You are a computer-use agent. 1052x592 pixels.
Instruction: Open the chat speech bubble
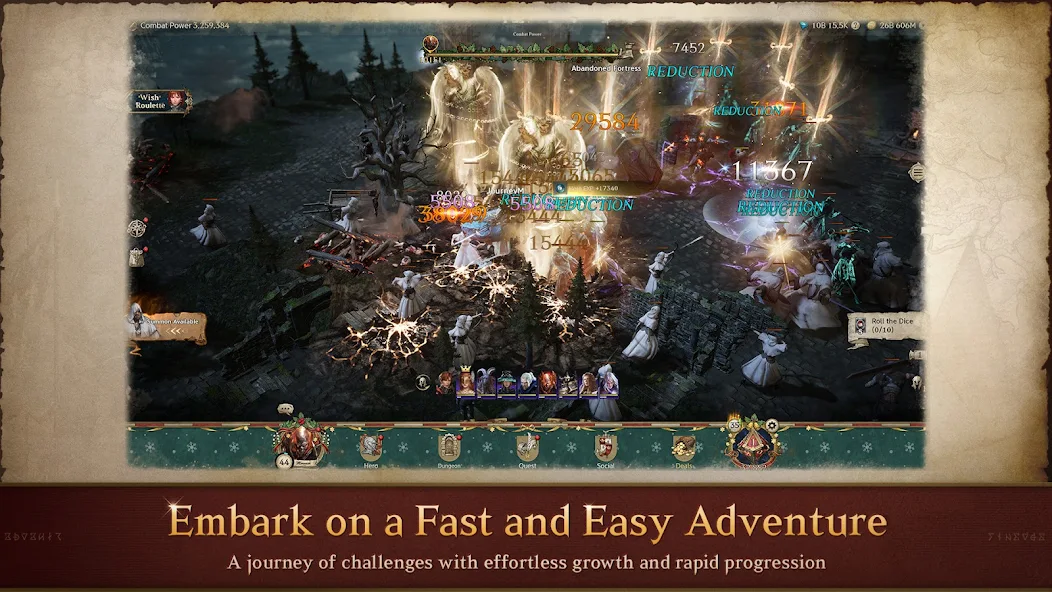285,409
